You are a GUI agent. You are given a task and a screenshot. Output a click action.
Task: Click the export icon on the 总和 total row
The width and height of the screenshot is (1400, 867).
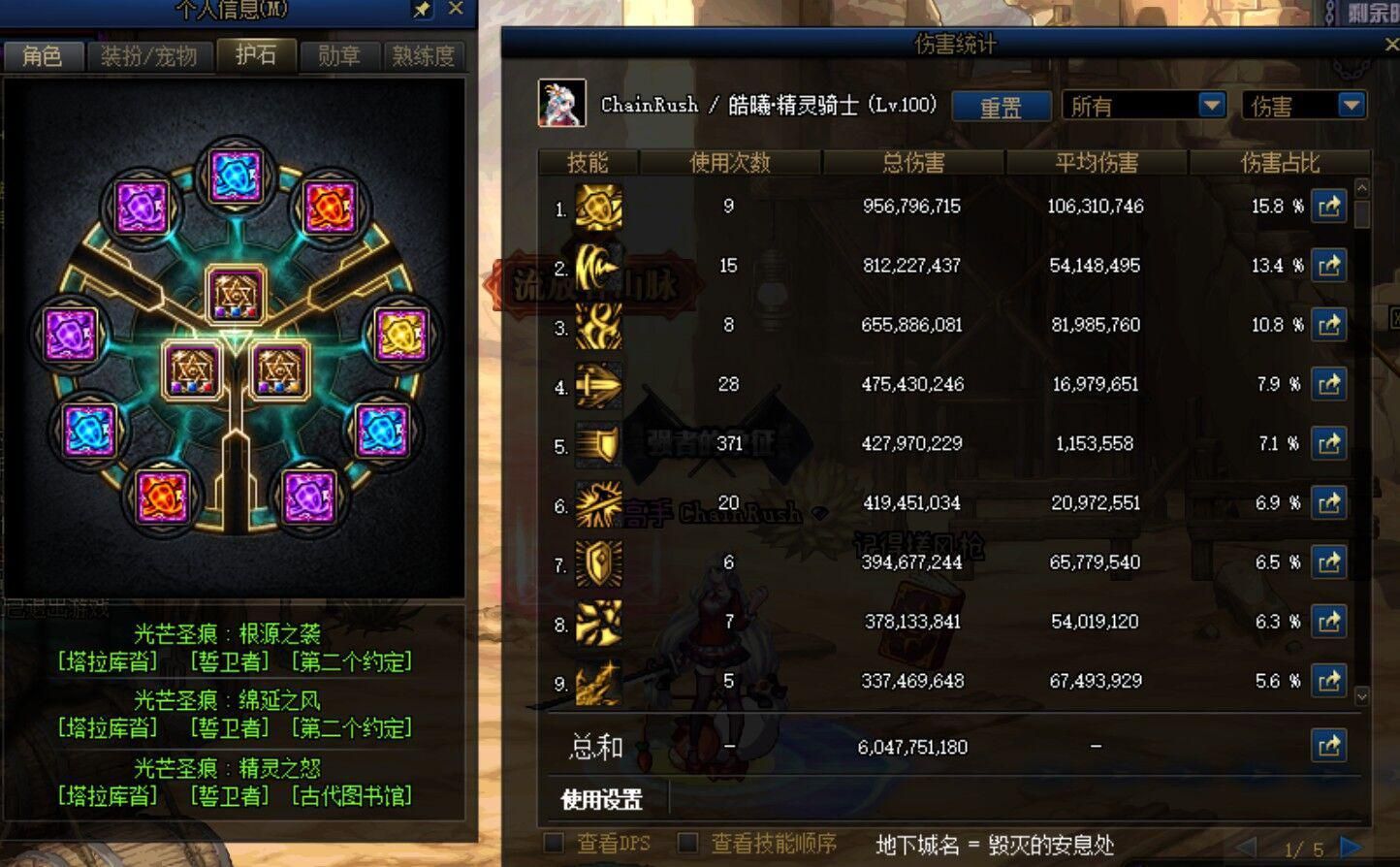(1328, 746)
